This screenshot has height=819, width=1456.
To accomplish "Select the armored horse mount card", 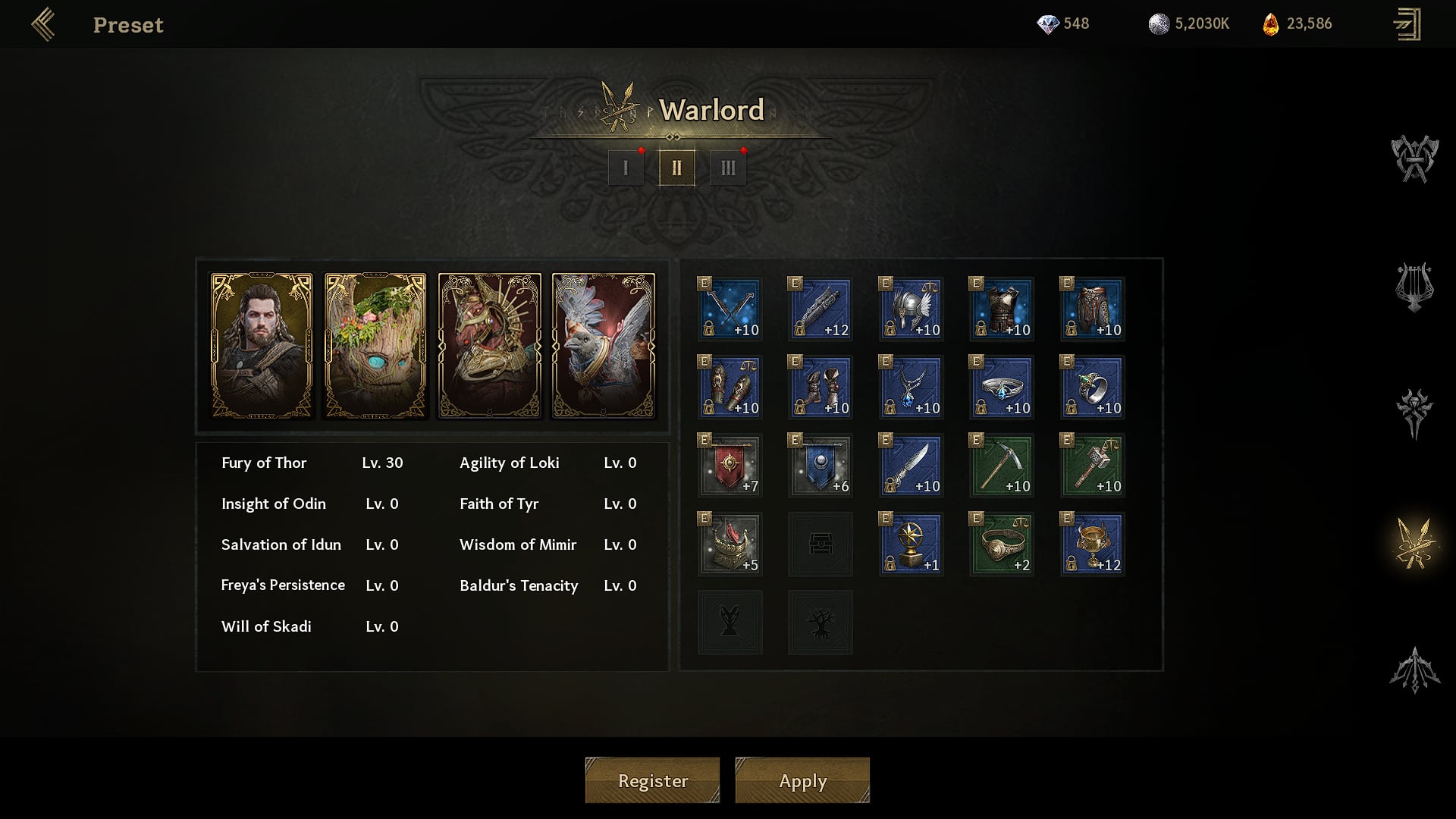I will click(x=490, y=346).
